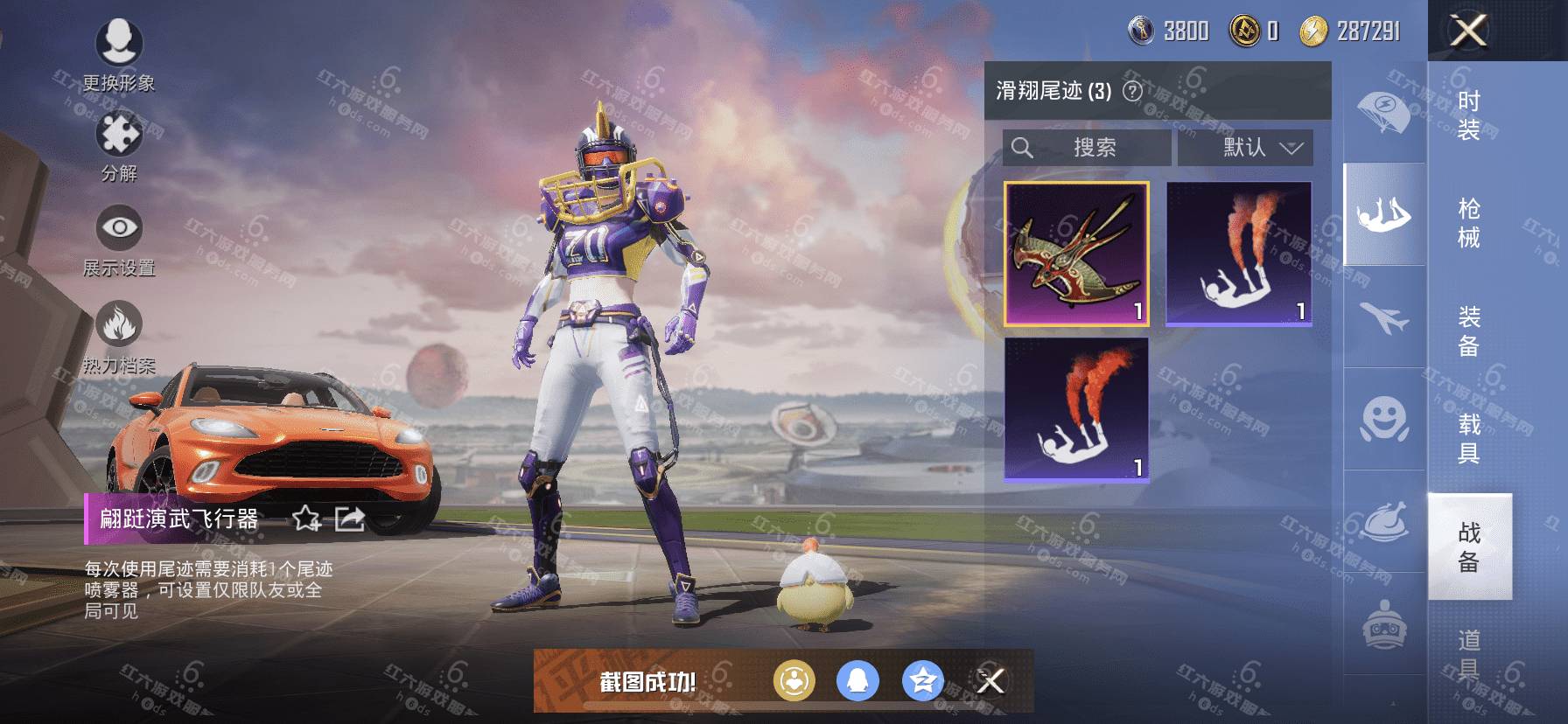This screenshot has width=1568, height=724.
Task: Share the 翩跹演武飞行器 item
Action: coord(349,519)
